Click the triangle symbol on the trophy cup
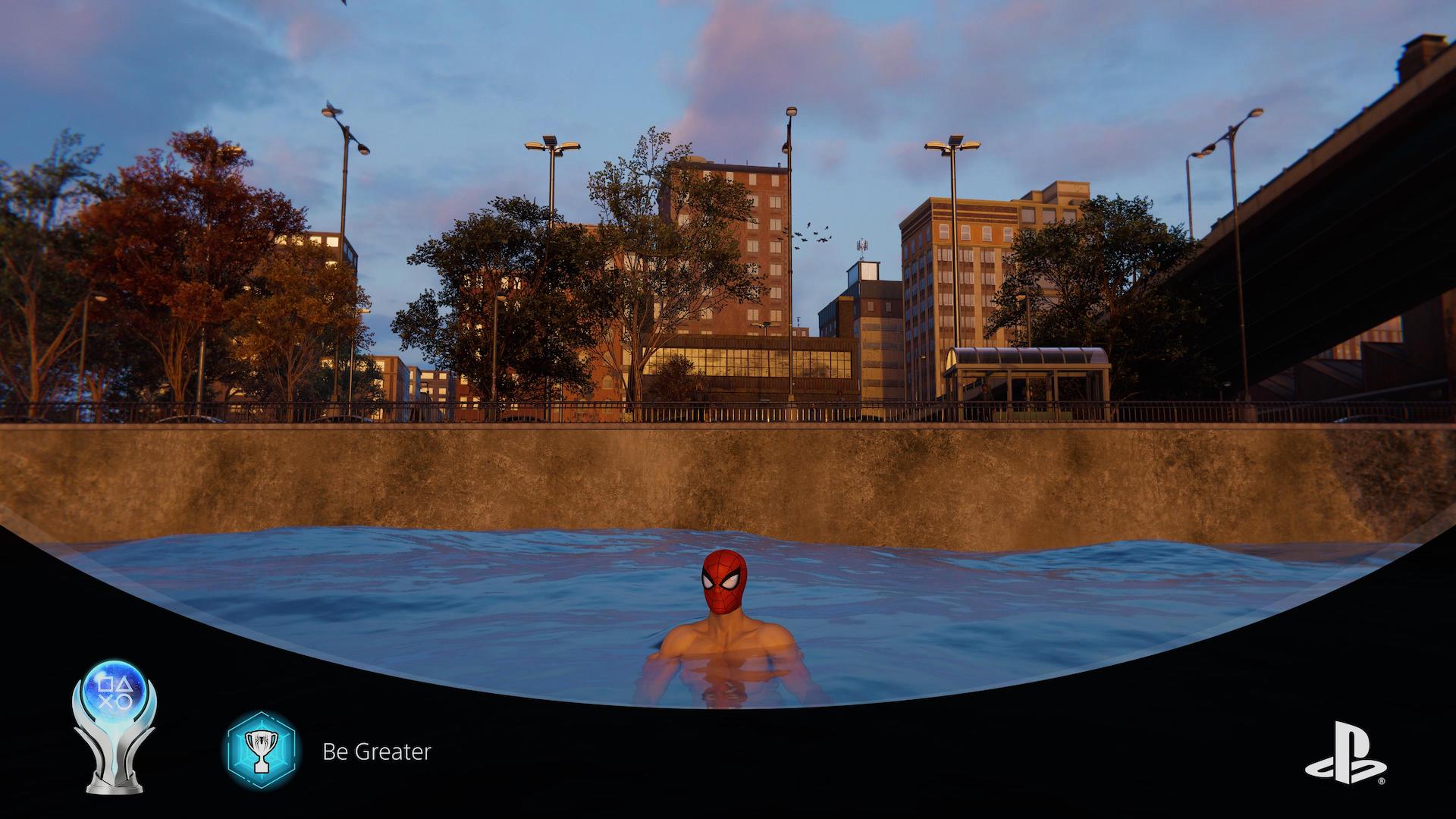Image resolution: width=1456 pixels, height=819 pixels. pyautogui.click(x=124, y=683)
